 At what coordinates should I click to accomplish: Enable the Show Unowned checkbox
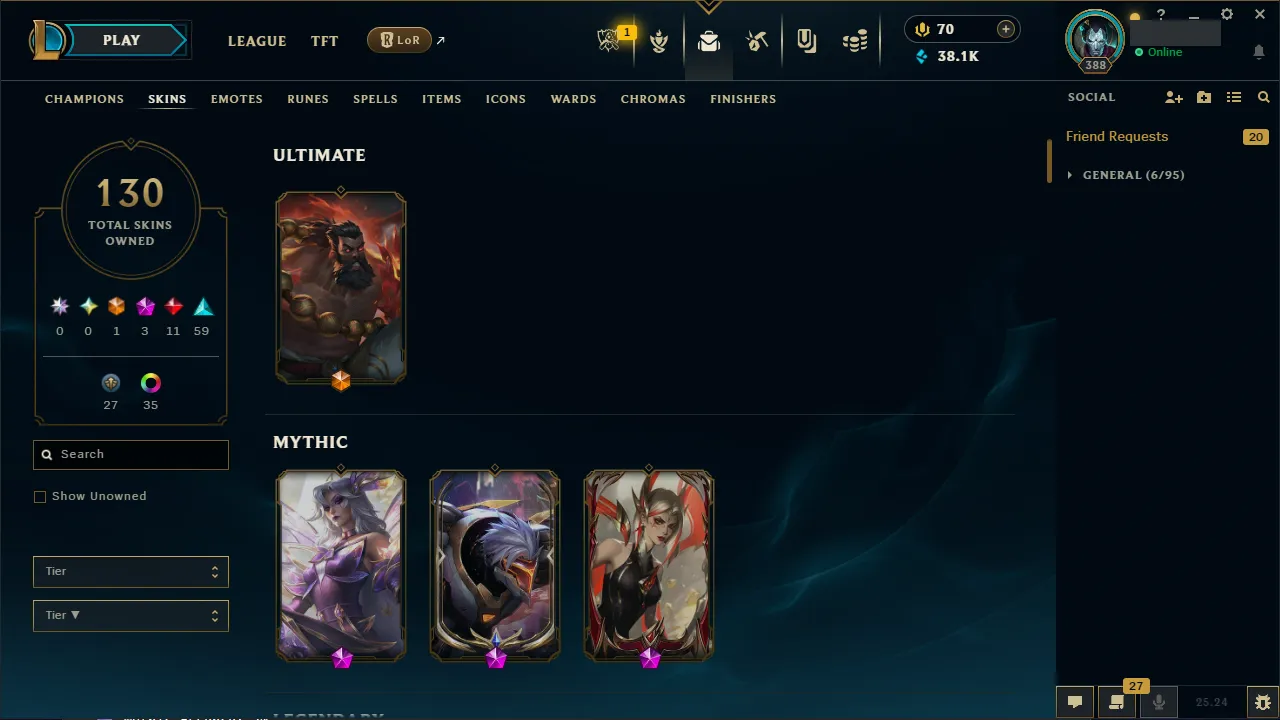click(40, 496)
